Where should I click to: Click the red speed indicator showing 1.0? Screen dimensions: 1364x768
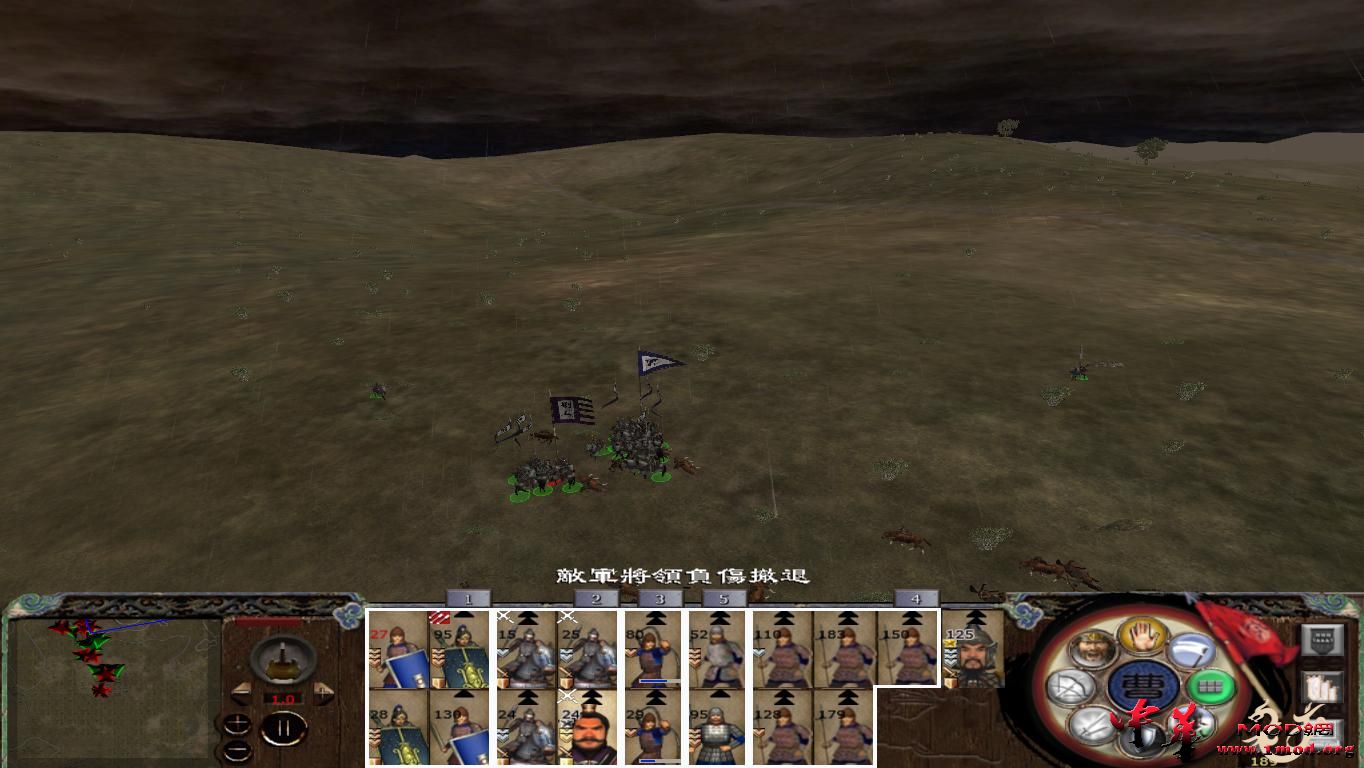tap(285, 698)
